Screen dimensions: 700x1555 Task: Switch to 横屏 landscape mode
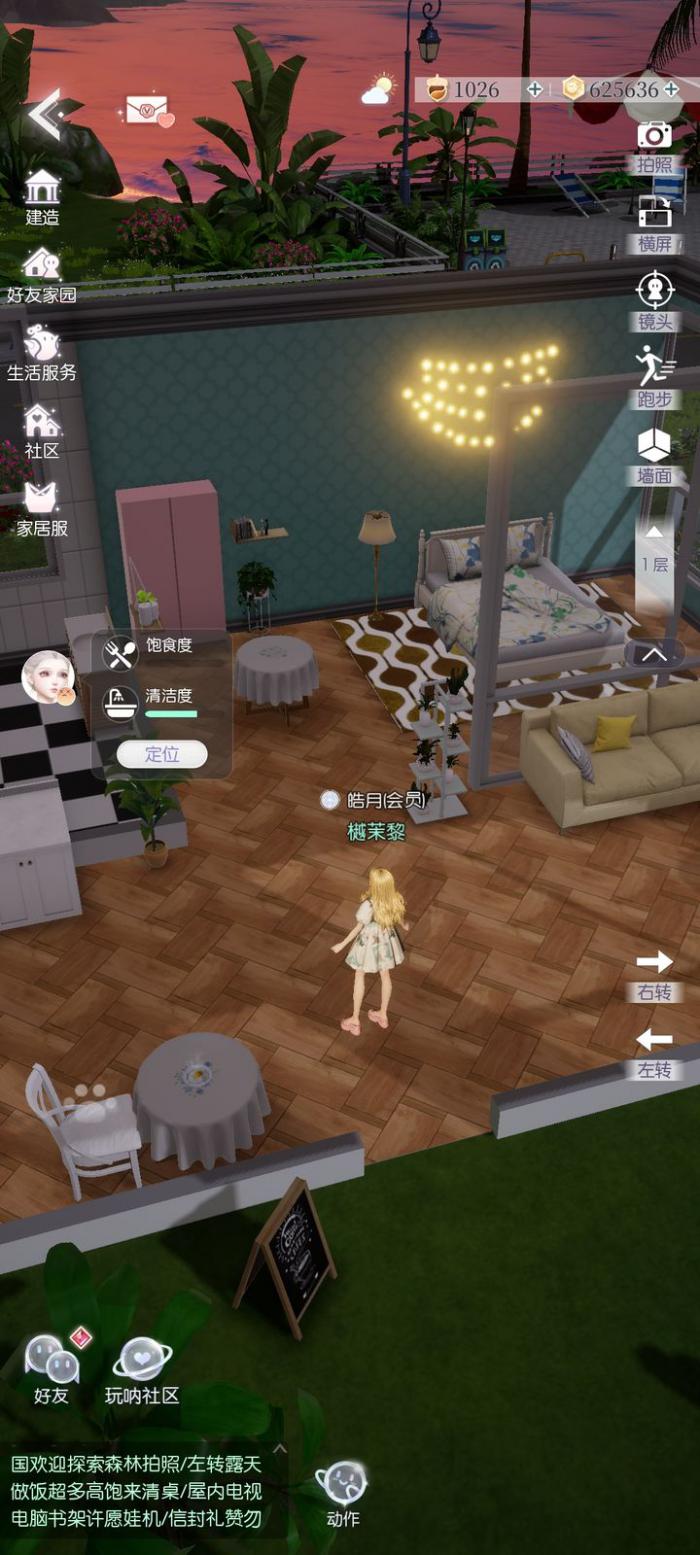click(655, 224)
